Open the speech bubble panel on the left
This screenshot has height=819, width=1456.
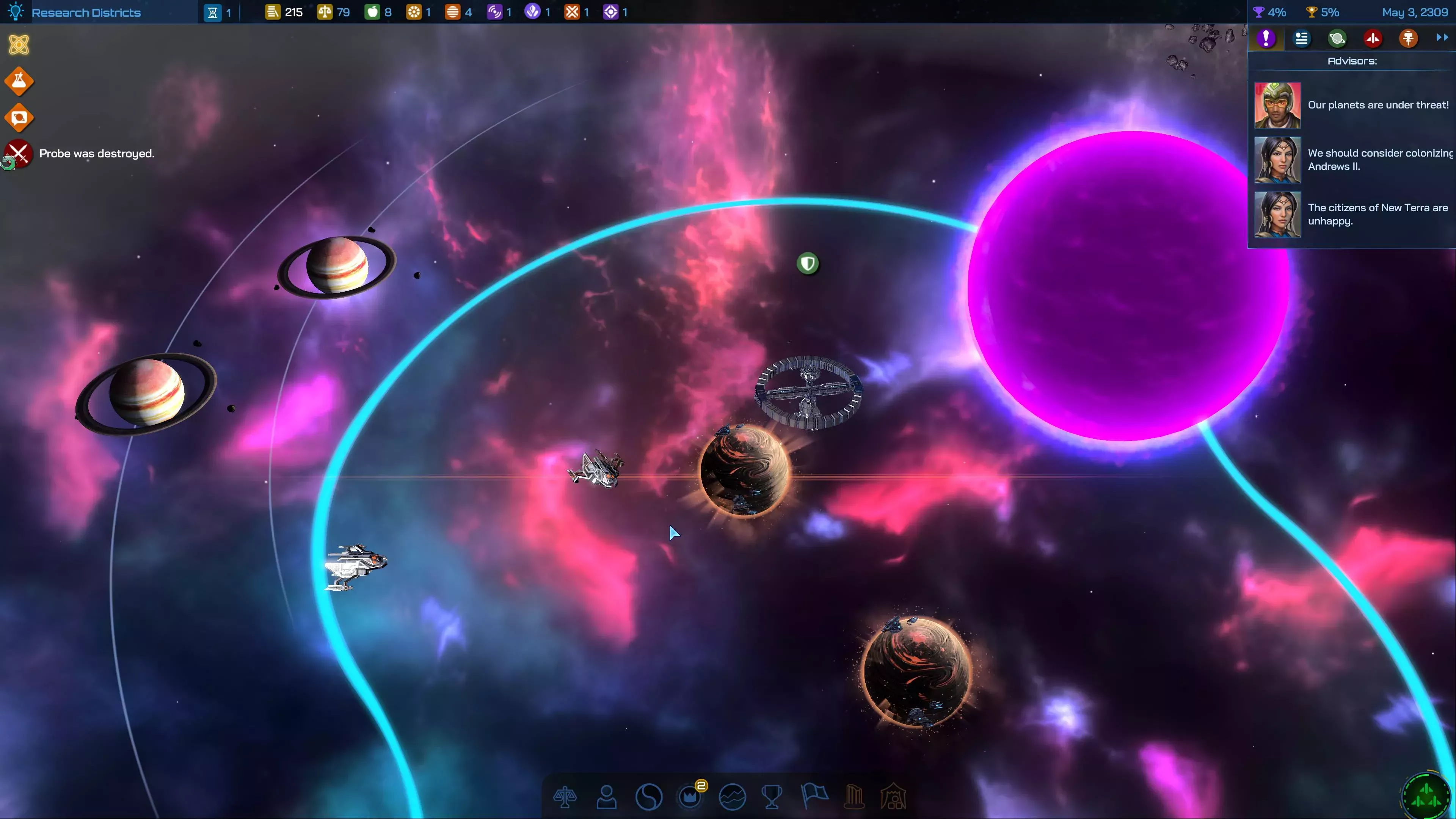click(x=19, y=118)
